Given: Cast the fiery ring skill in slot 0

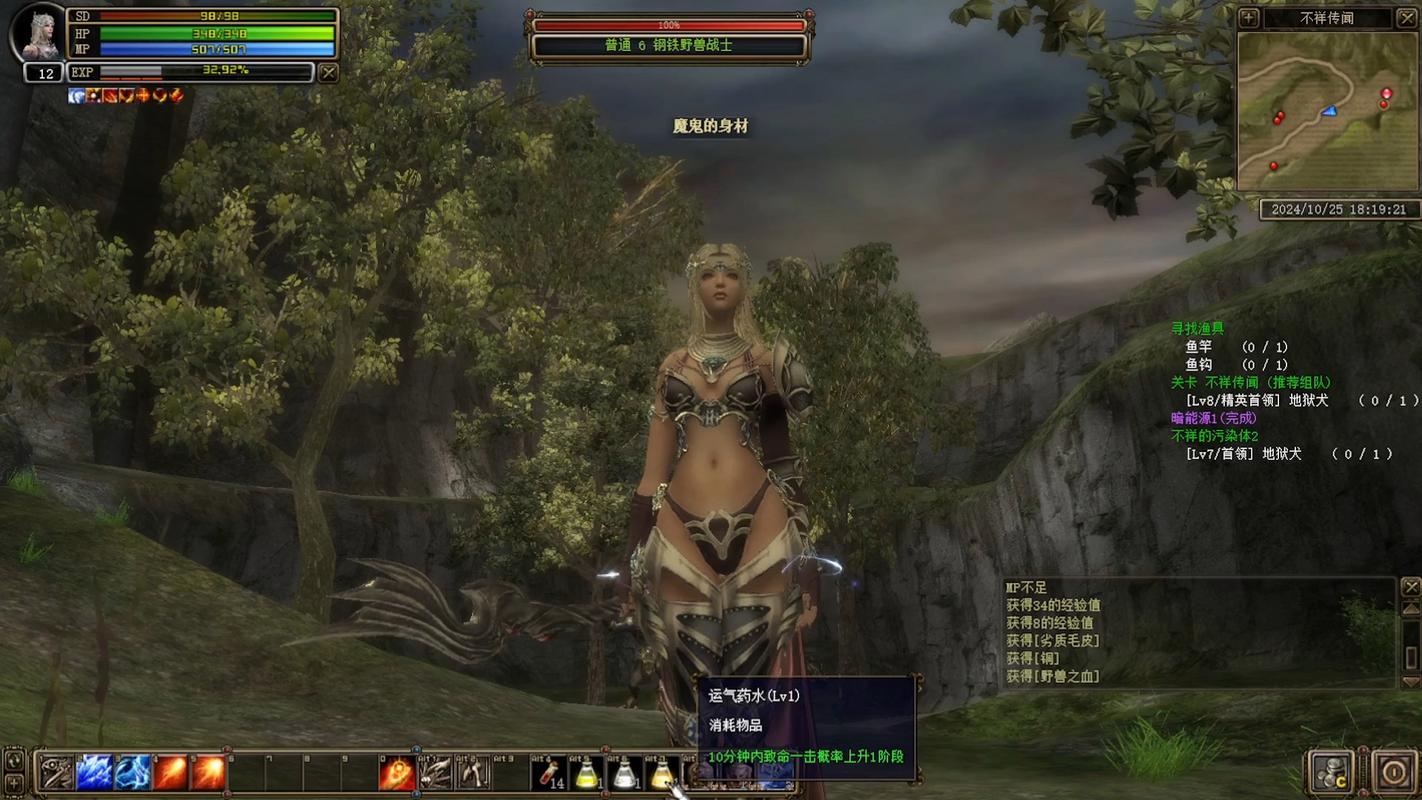Looking at the screenshot, I should (397, 773).
